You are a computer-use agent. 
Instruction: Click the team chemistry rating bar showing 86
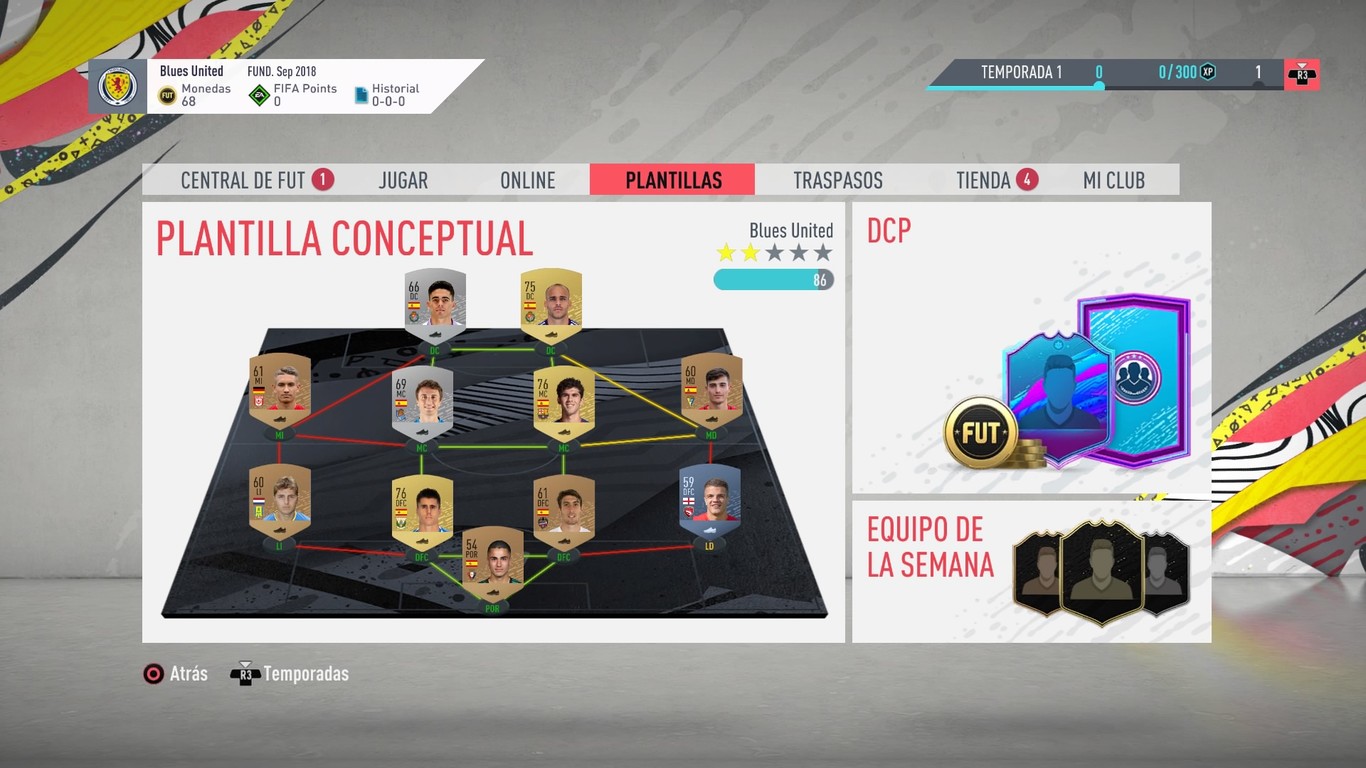pyautogui.click(x=774, y=280)
